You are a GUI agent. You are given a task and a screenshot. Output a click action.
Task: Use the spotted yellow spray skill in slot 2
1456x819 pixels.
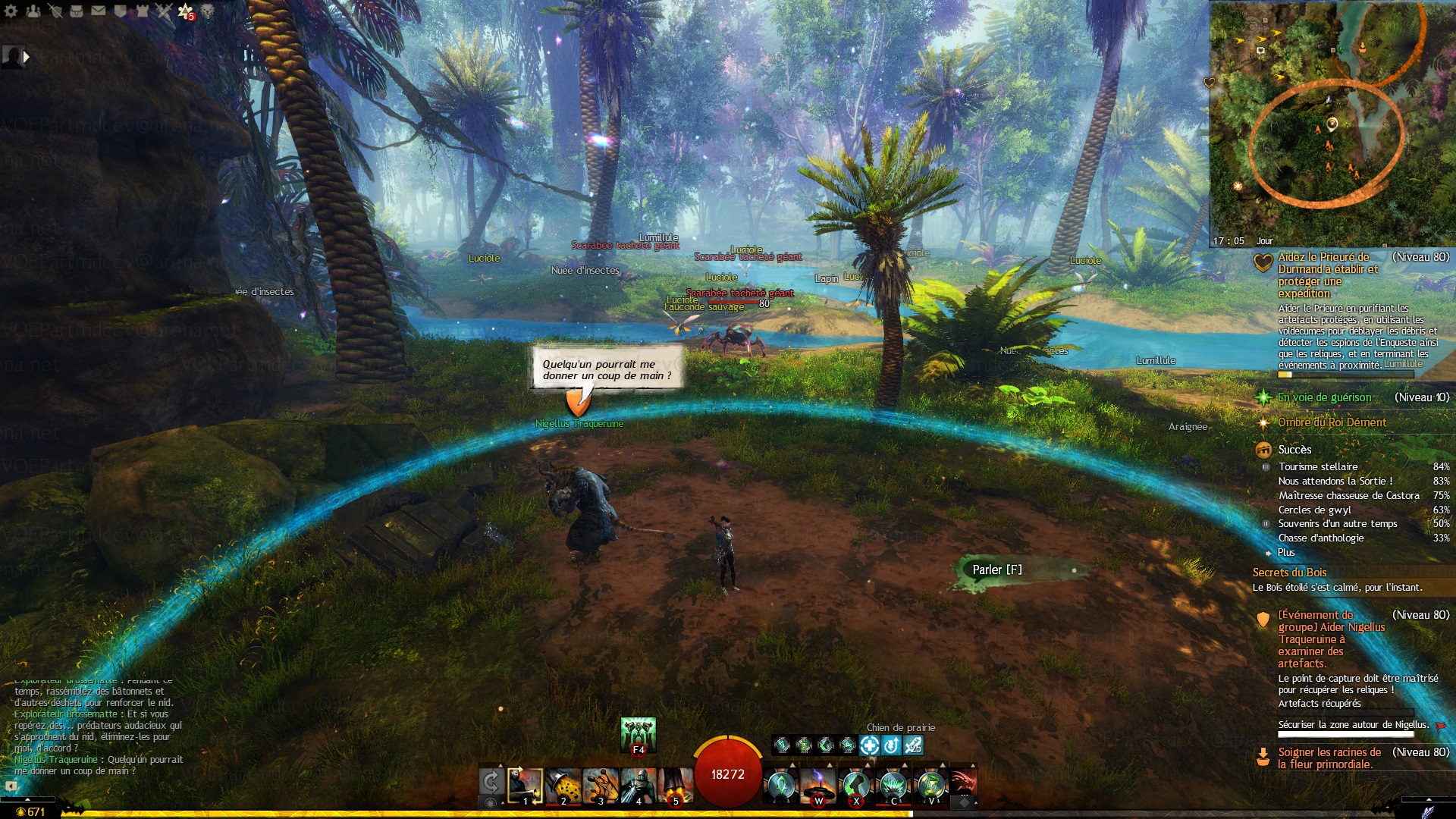point(563,786)
